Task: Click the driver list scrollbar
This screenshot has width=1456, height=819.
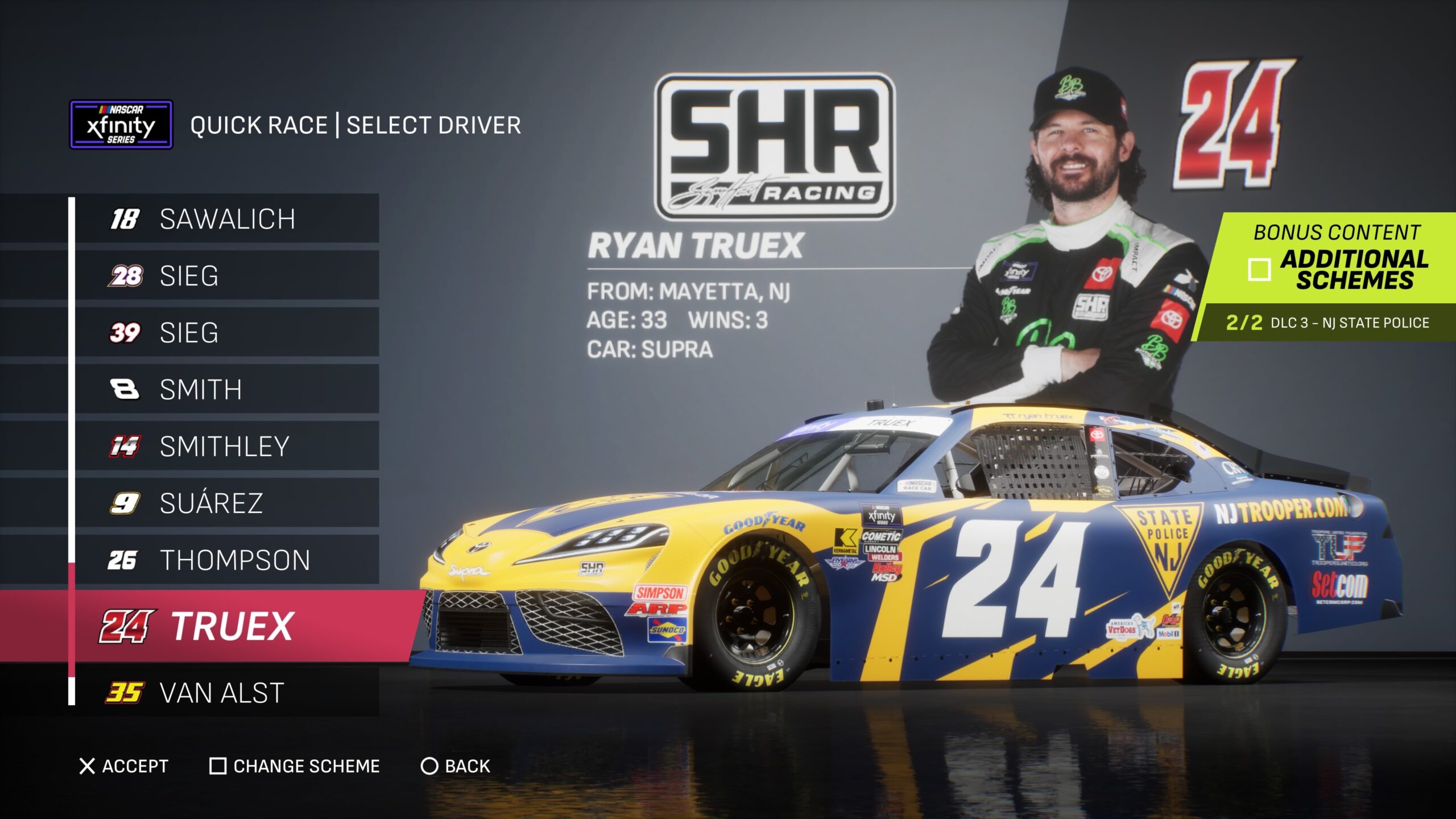Action: (x=72, y=620)
